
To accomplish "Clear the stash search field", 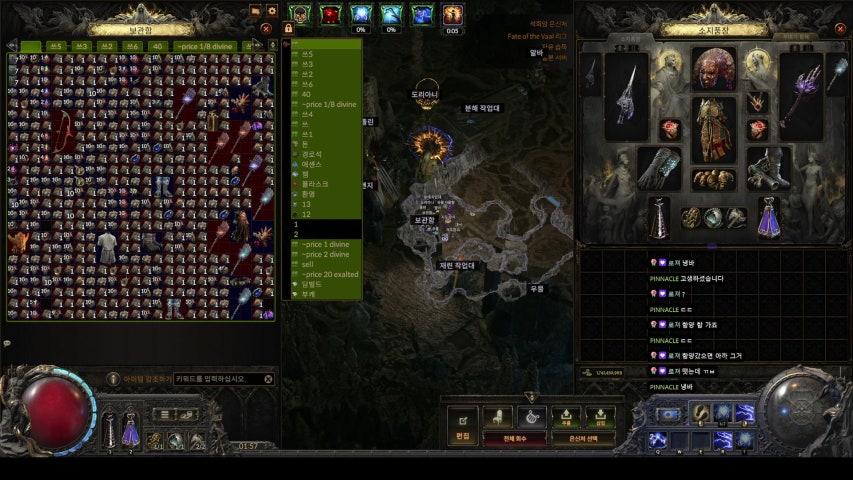I will coord(268,379).
